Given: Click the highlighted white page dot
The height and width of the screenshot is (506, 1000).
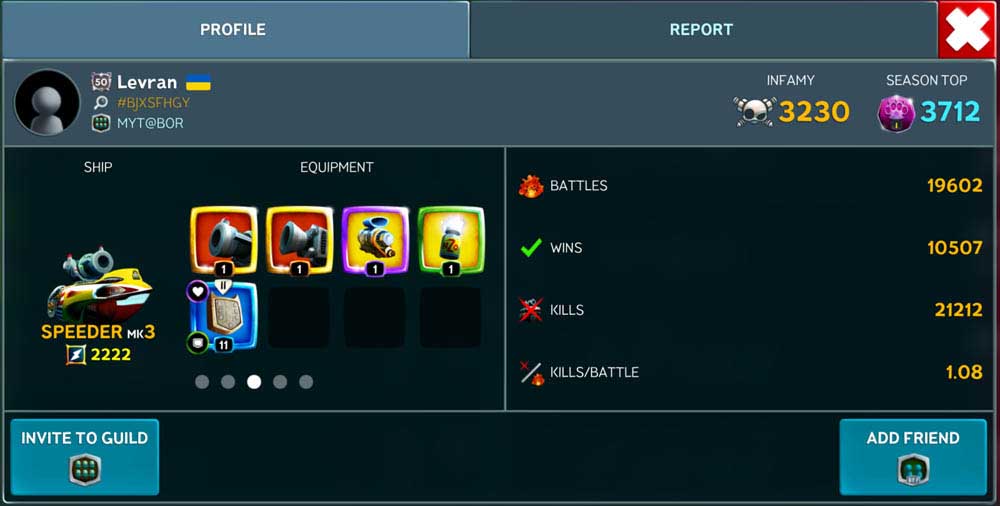Looking at the screenshot, I should [x=254, y=381].
